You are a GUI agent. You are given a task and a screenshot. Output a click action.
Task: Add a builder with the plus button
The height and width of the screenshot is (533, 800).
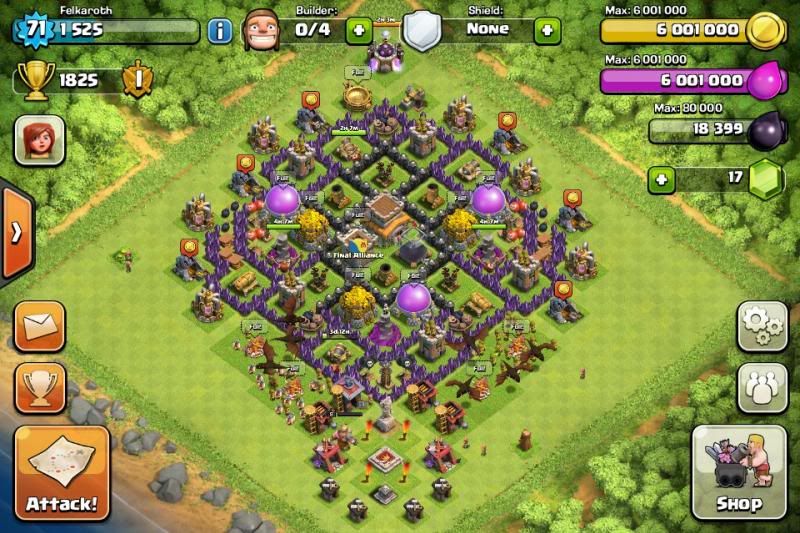coord(359,30)
